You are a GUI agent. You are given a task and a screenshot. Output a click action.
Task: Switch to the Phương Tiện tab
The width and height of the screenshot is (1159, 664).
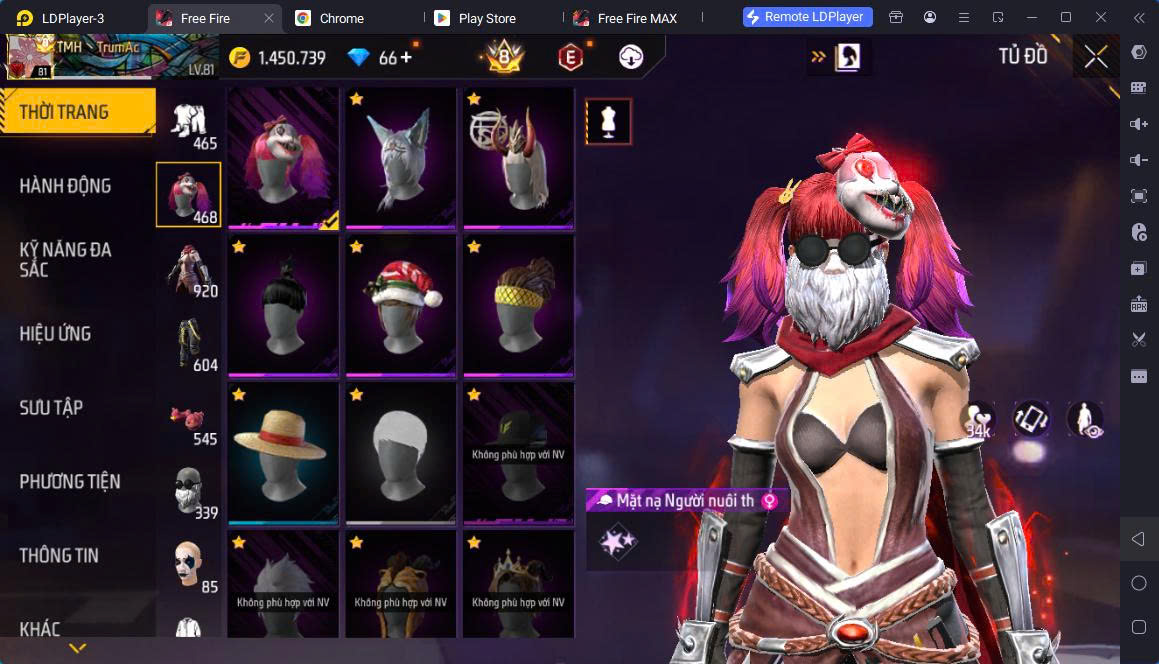coord(70,482)
